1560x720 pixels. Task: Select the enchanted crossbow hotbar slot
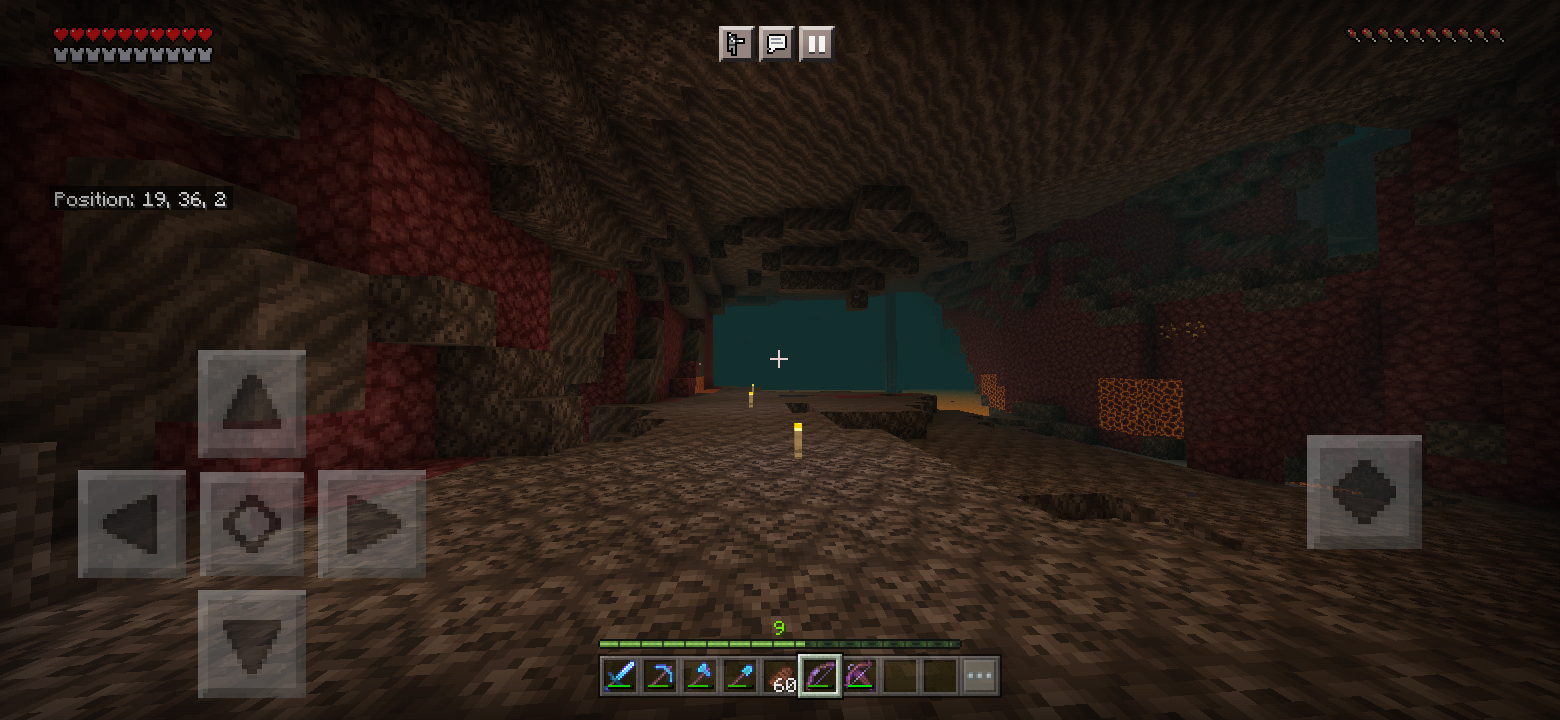pyautogui.click(x=860, y=677)
